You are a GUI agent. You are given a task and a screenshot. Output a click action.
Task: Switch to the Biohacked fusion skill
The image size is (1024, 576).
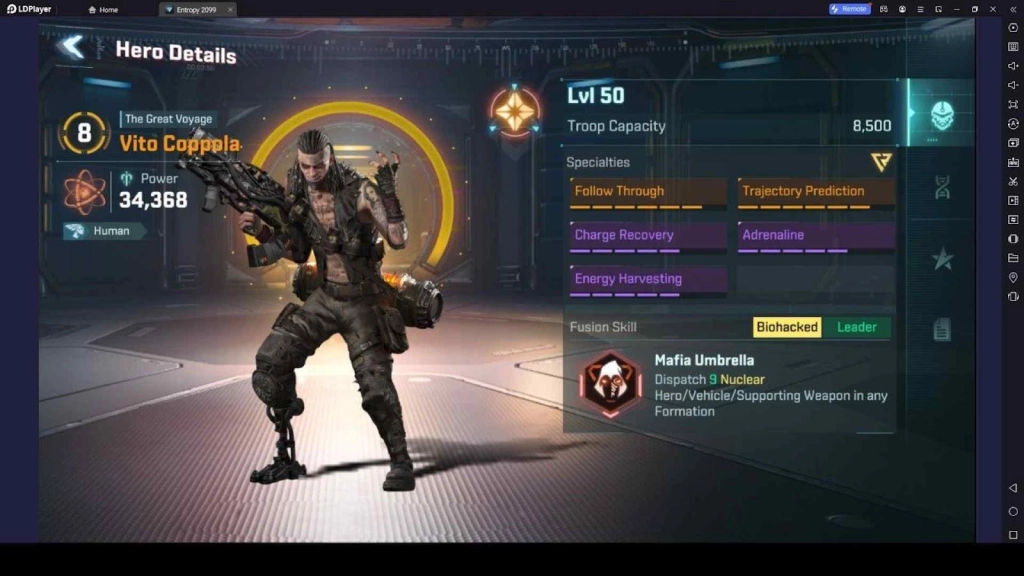tap(787, 327)
